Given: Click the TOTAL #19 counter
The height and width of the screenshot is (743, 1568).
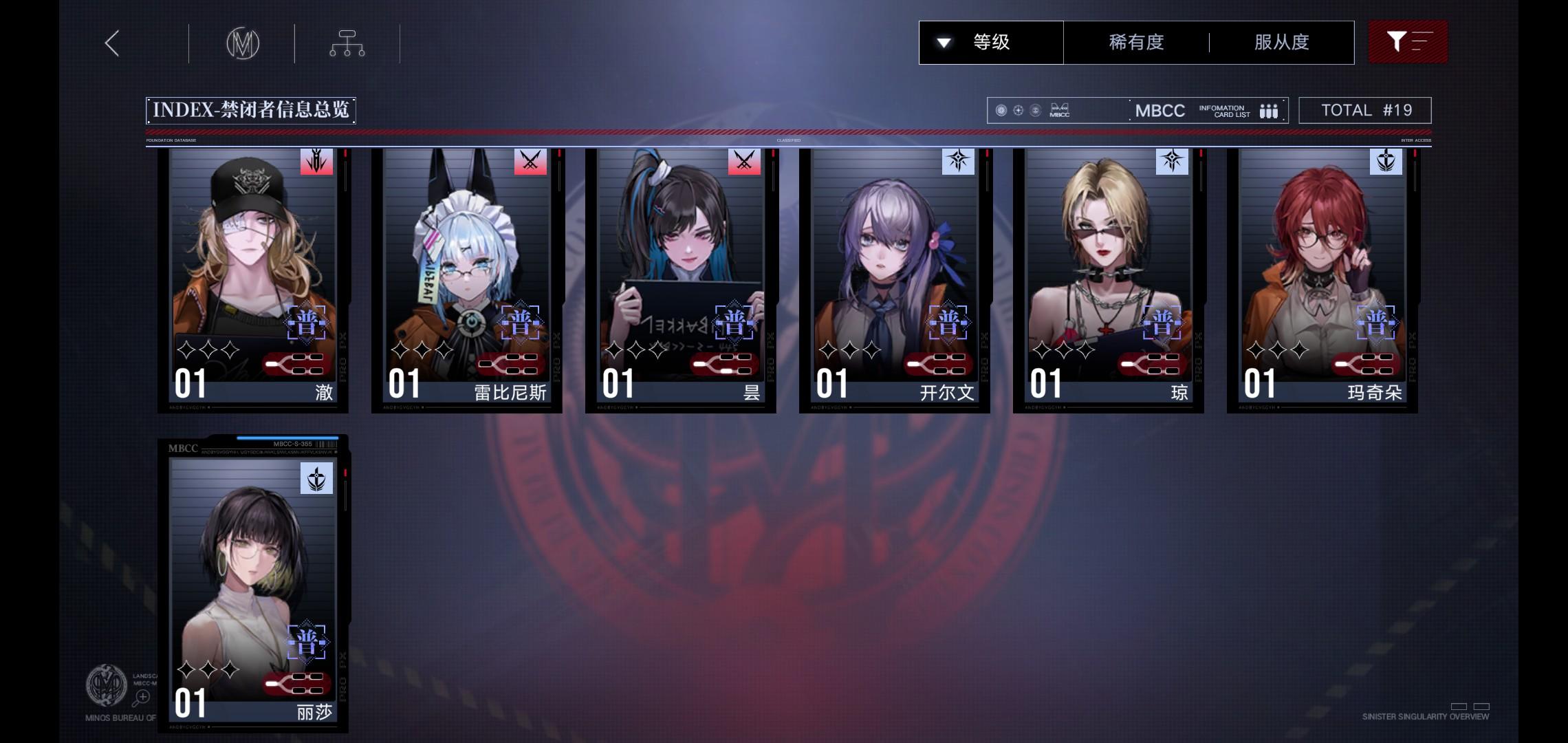Looking at the screenshot, I should 1364,109.
